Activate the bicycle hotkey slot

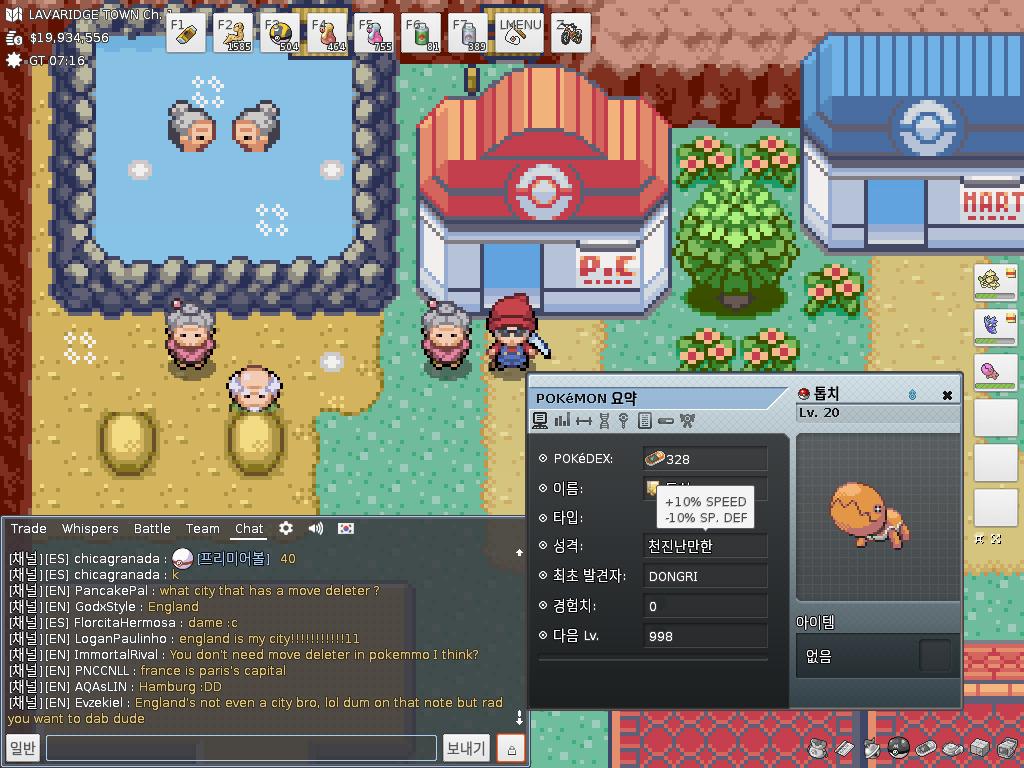pos(570,33)
